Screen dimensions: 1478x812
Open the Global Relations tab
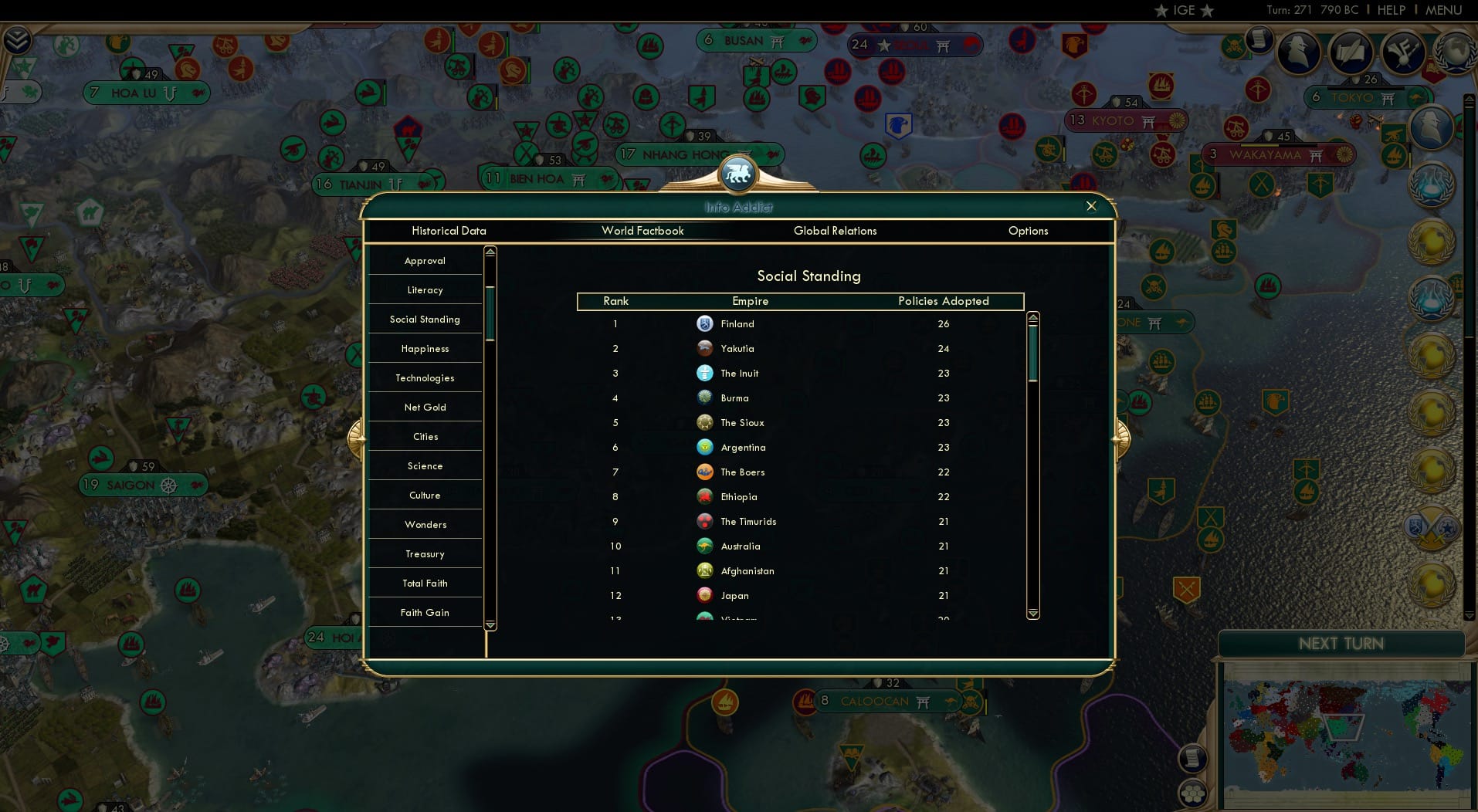click(x=835, y=231)
